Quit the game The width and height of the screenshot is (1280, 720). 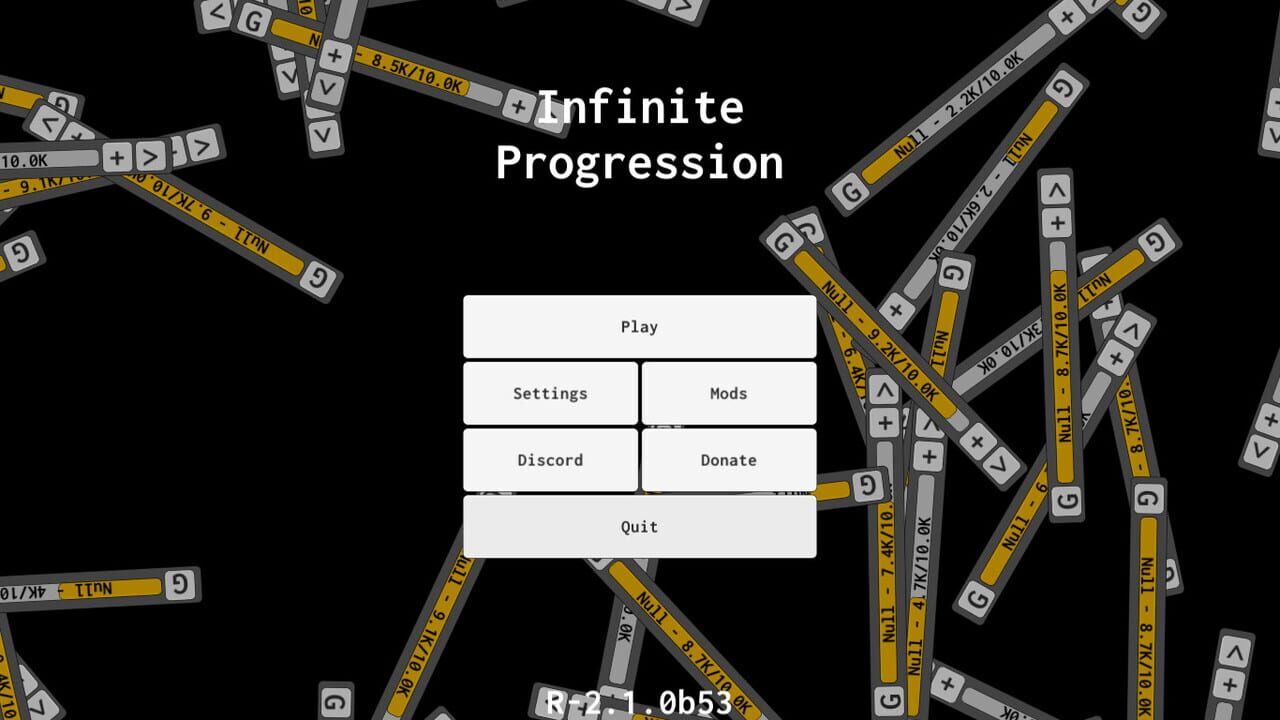639,526
